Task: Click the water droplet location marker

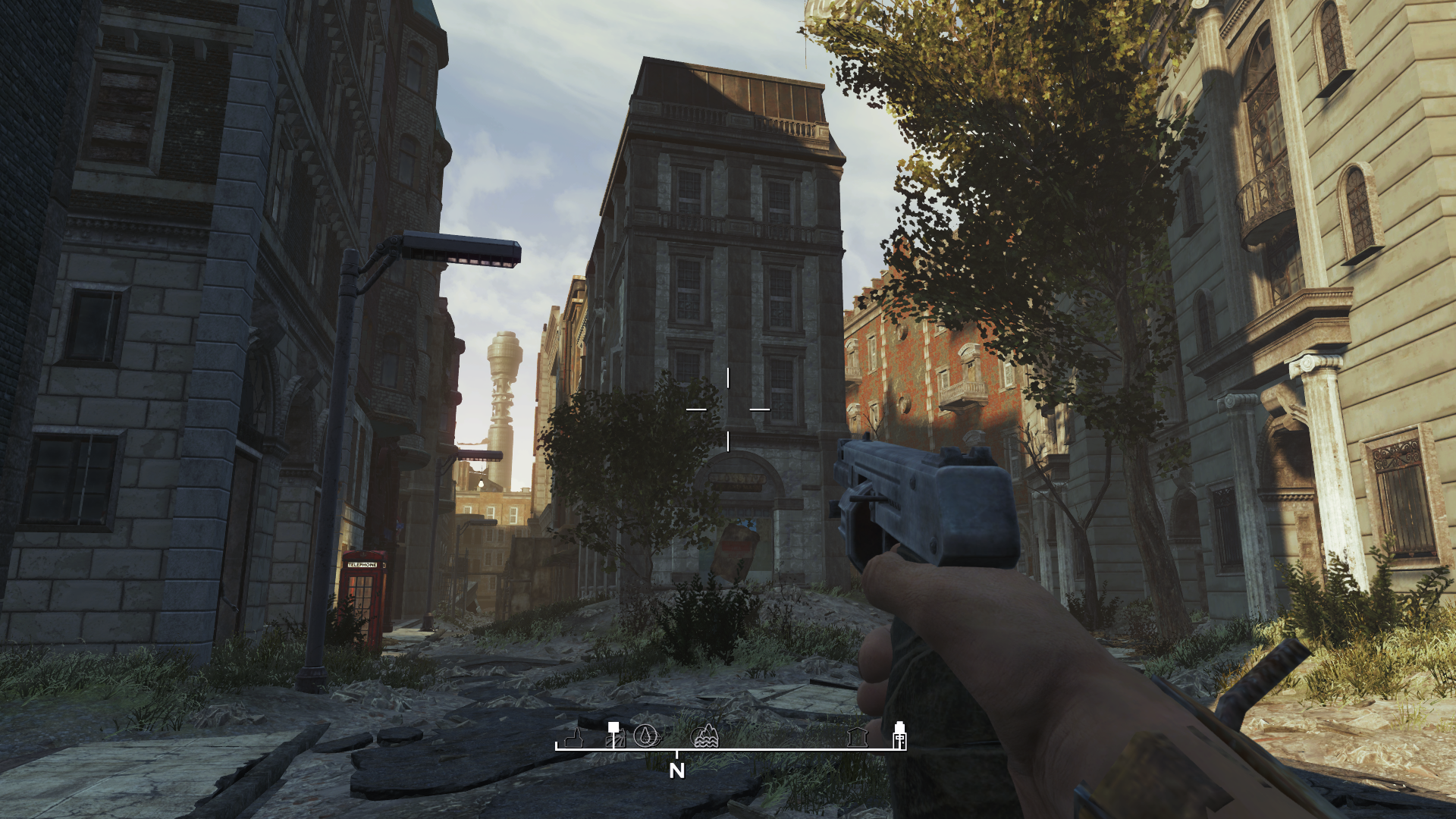Action: (x=645, y=736)
